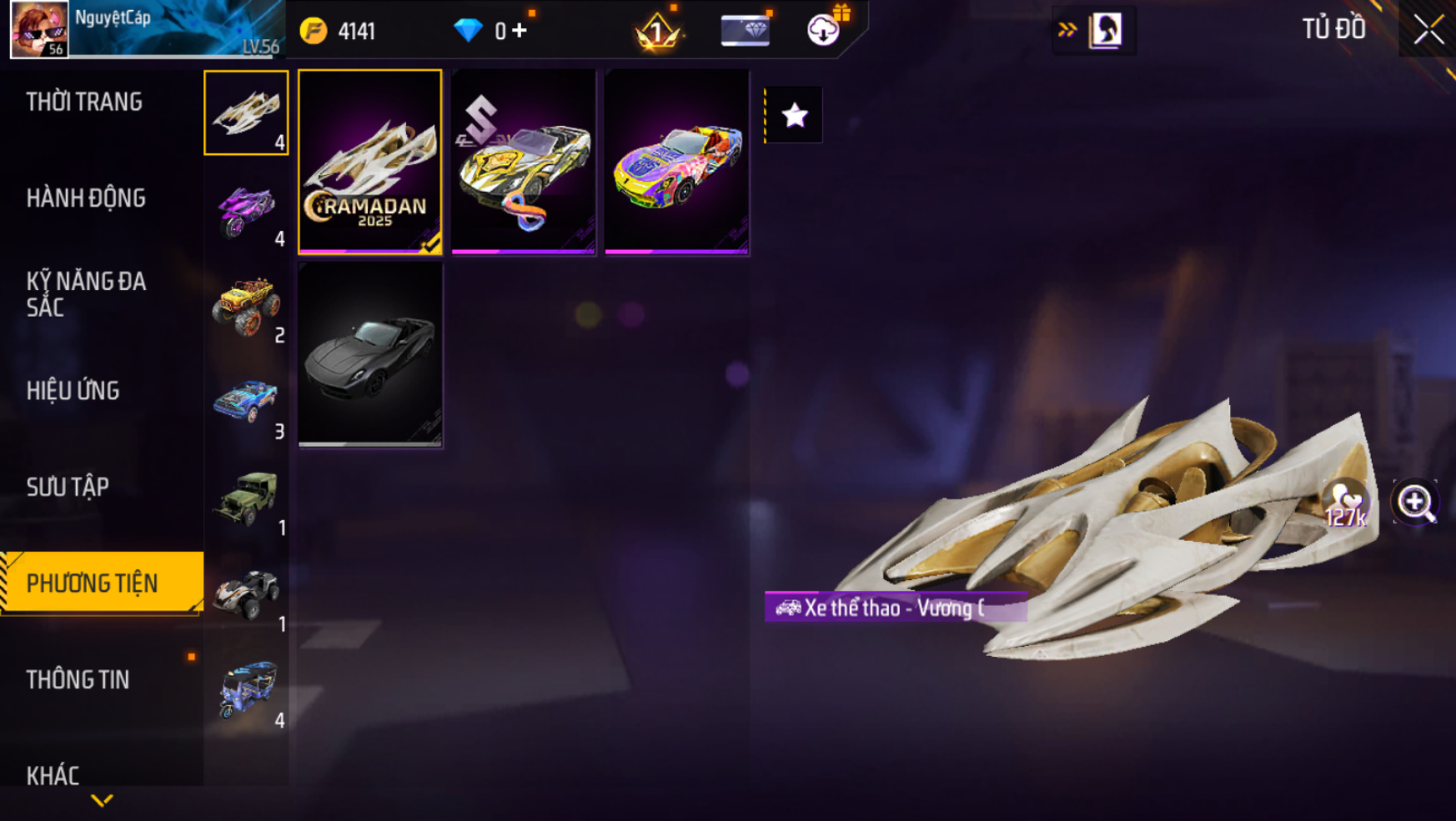Select the green military jeep type
The height and width of the screenshot is (821, 1456).
246,498
